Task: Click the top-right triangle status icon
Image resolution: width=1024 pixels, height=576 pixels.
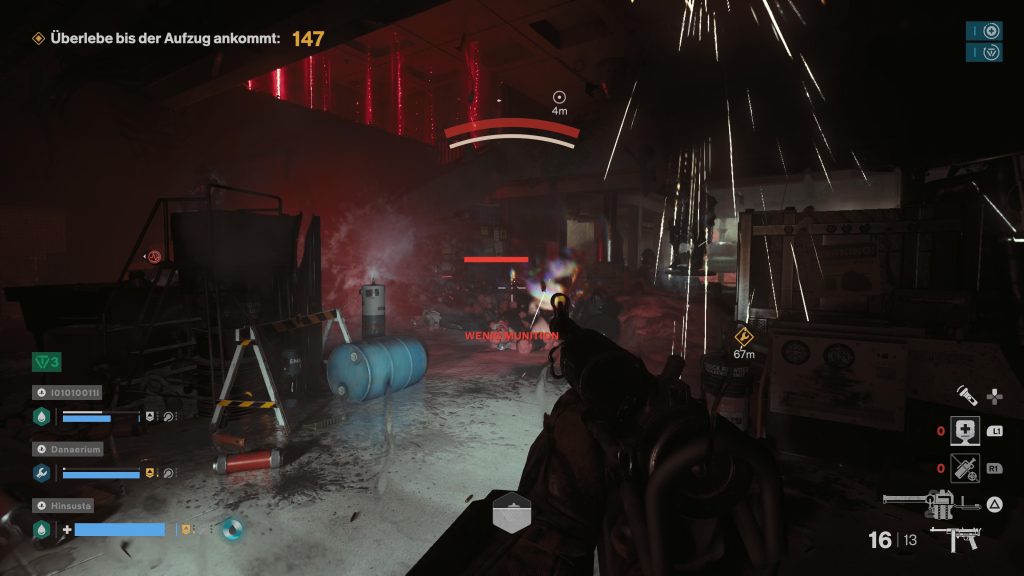Action: 991,52
